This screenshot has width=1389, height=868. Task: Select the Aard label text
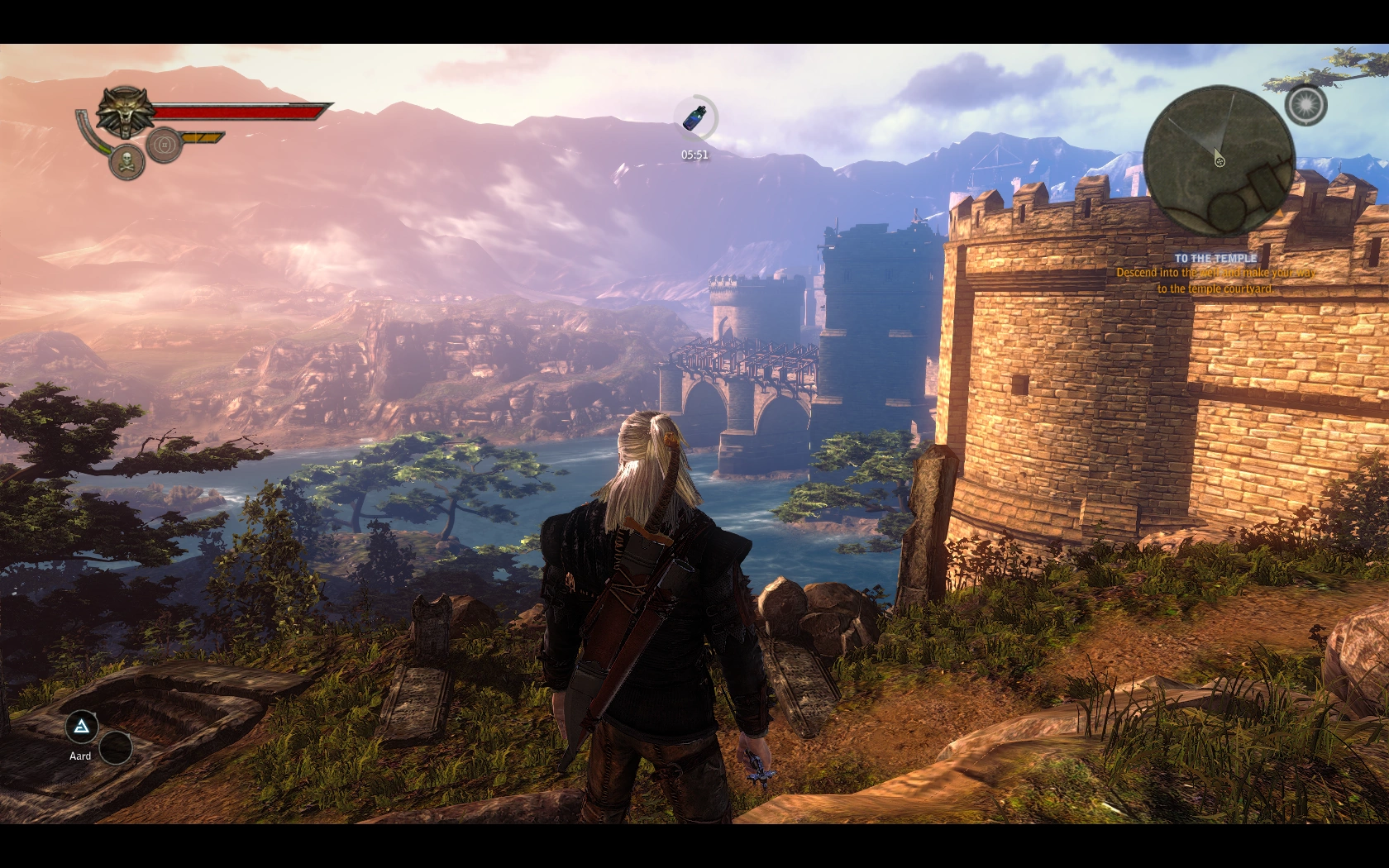click(x=80, y=756)
